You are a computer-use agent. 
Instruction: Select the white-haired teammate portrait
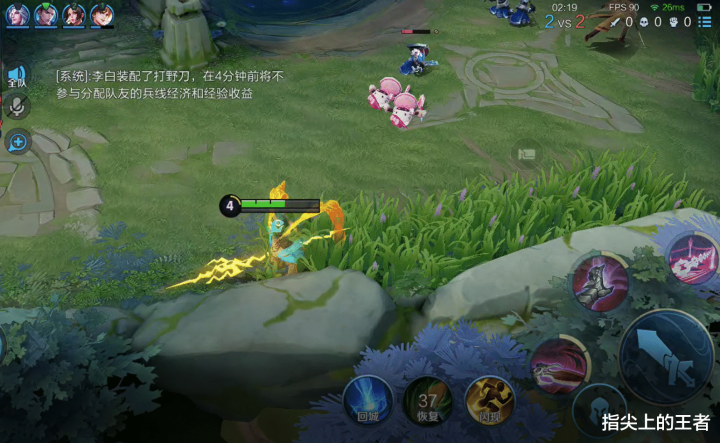(18, 15)
